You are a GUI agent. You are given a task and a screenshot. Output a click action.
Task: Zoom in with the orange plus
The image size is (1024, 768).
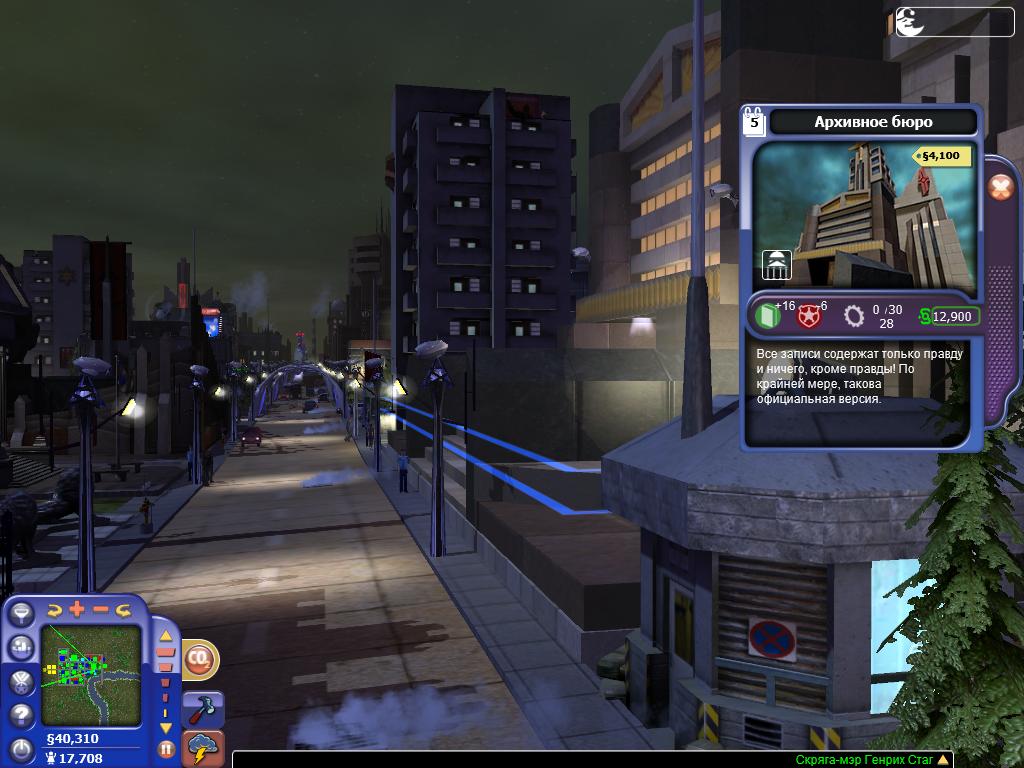tap(77, 609)
